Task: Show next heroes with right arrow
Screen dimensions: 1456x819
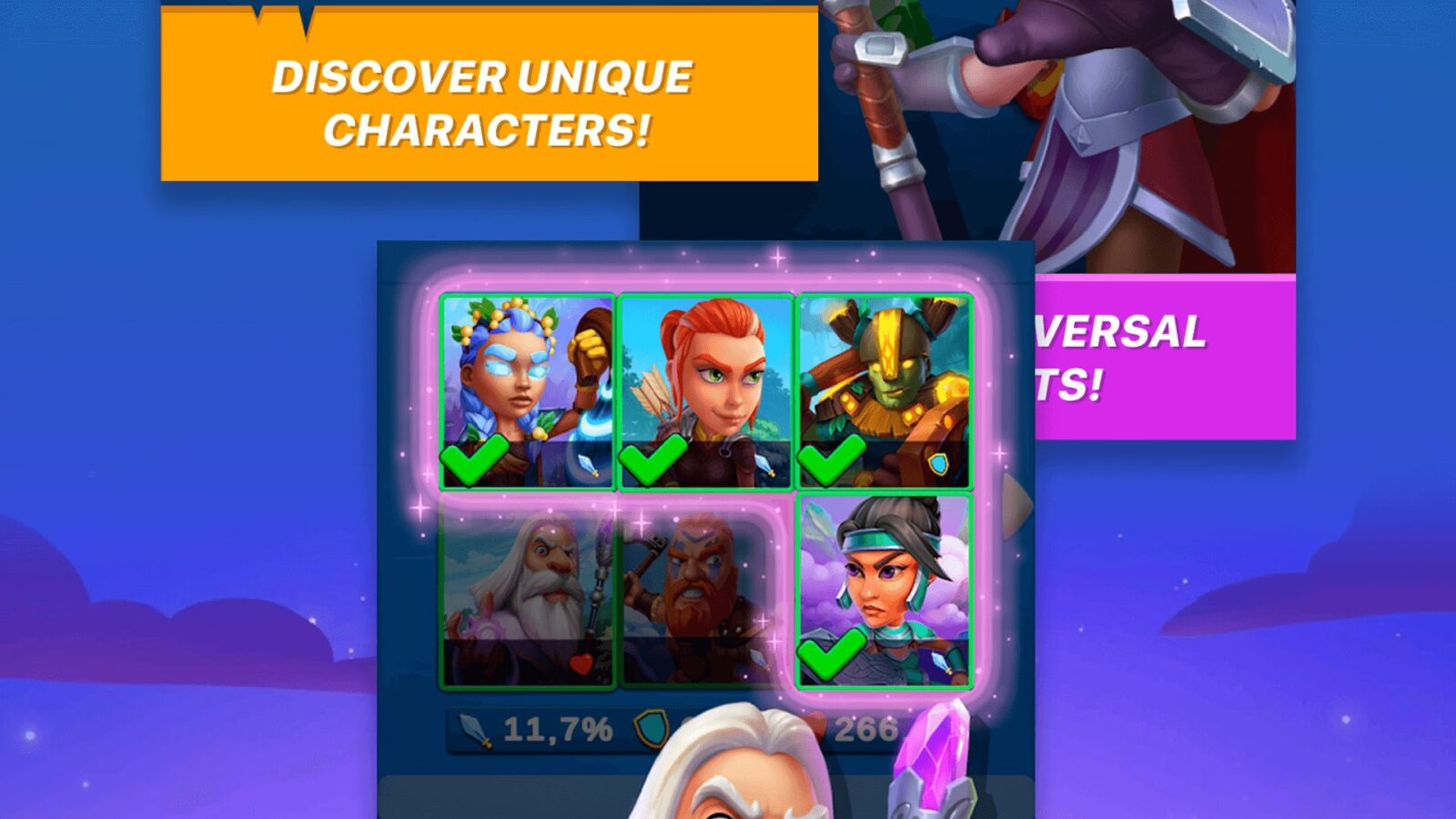Action: tap(1016, 503)
